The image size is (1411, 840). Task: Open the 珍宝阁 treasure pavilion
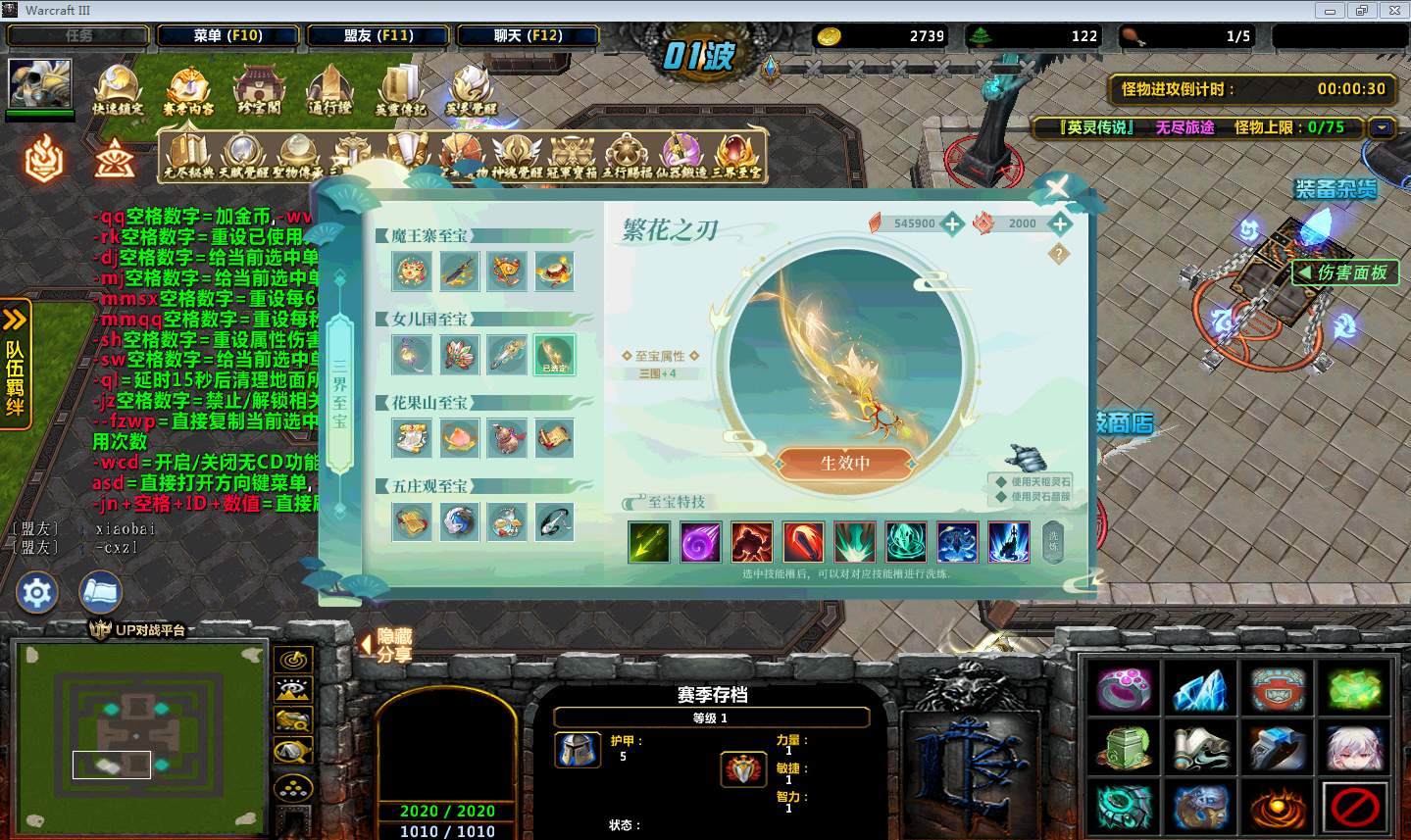click(258, 91)
